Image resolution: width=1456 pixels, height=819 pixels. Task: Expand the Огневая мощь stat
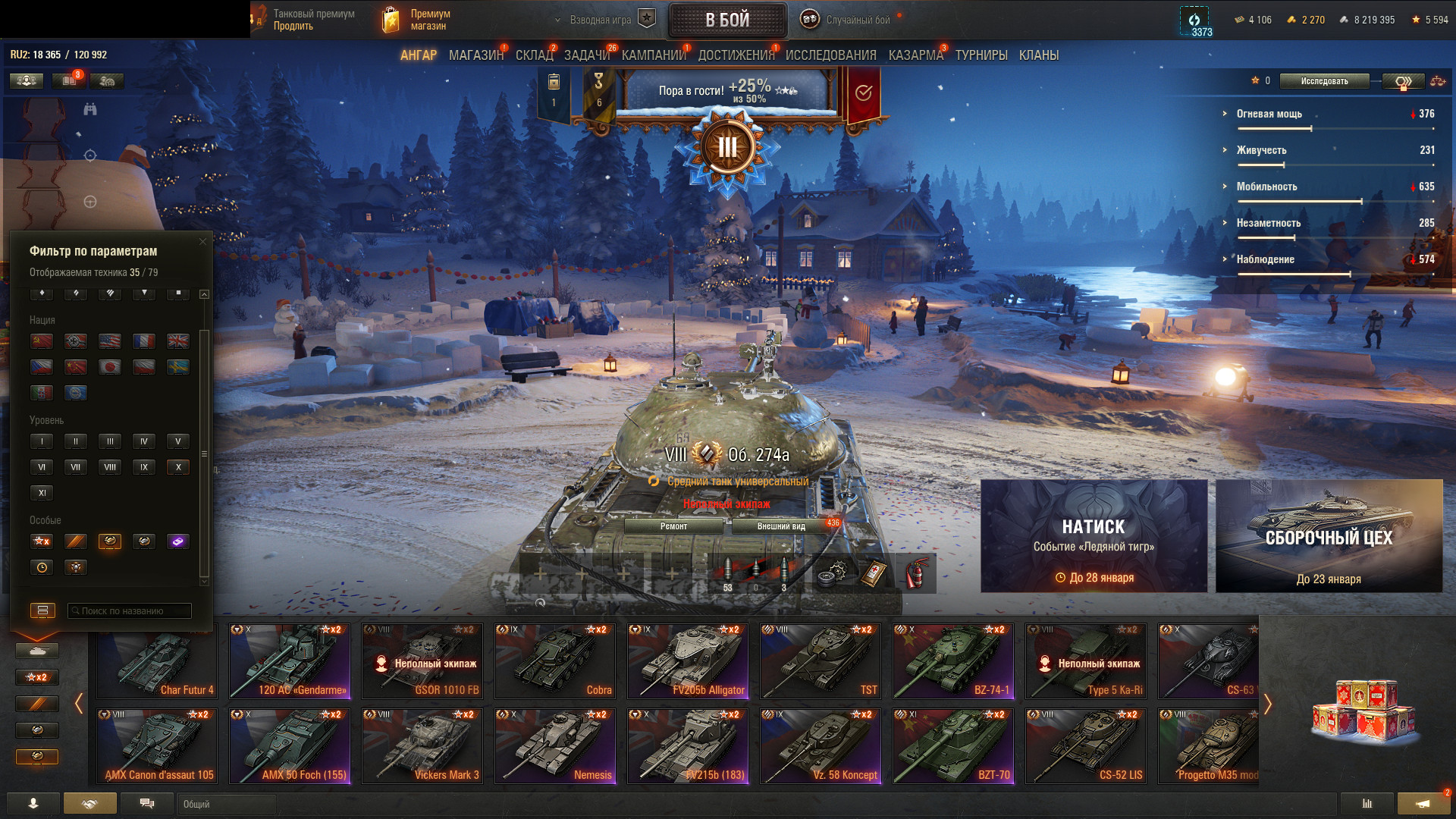coord(1269,114)
